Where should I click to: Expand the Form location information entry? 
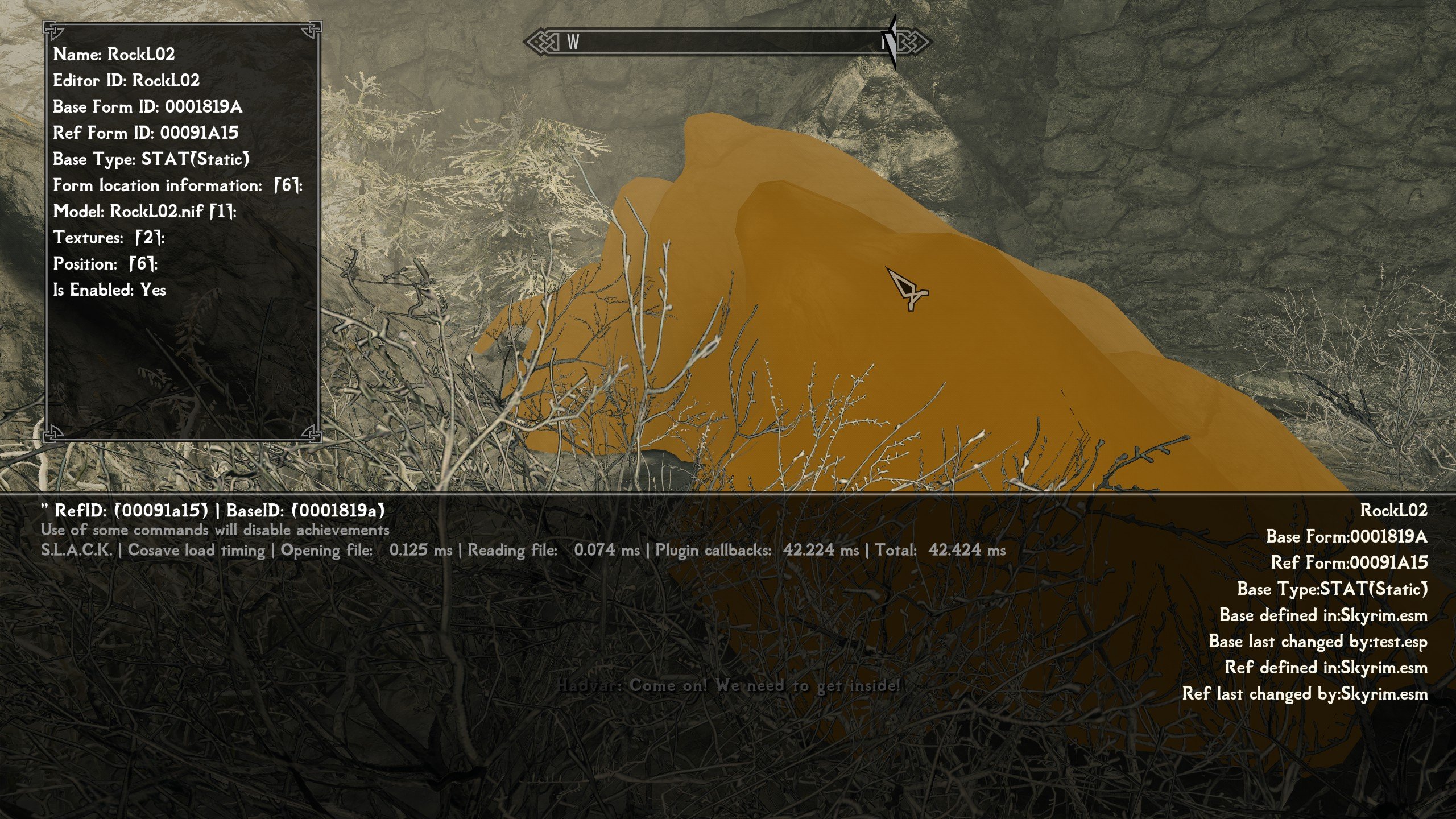point(177,185)
